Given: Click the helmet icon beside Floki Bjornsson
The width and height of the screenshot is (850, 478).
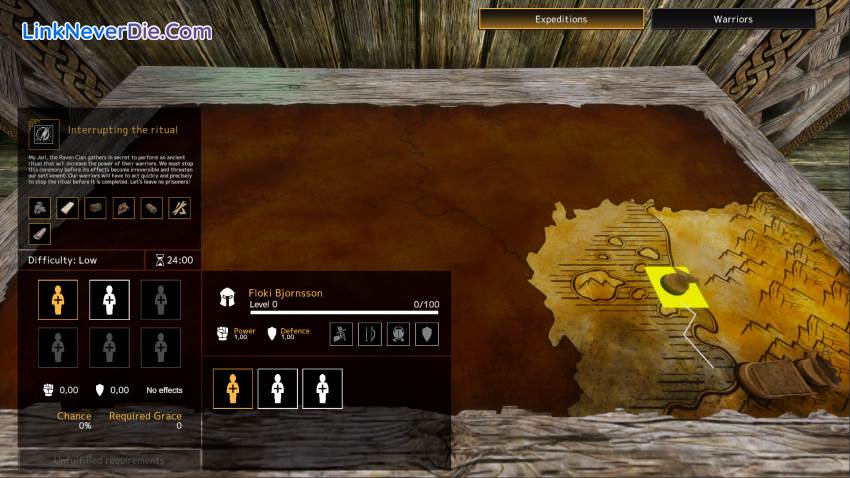Looking at the screenshot, I should coord(228,297).
